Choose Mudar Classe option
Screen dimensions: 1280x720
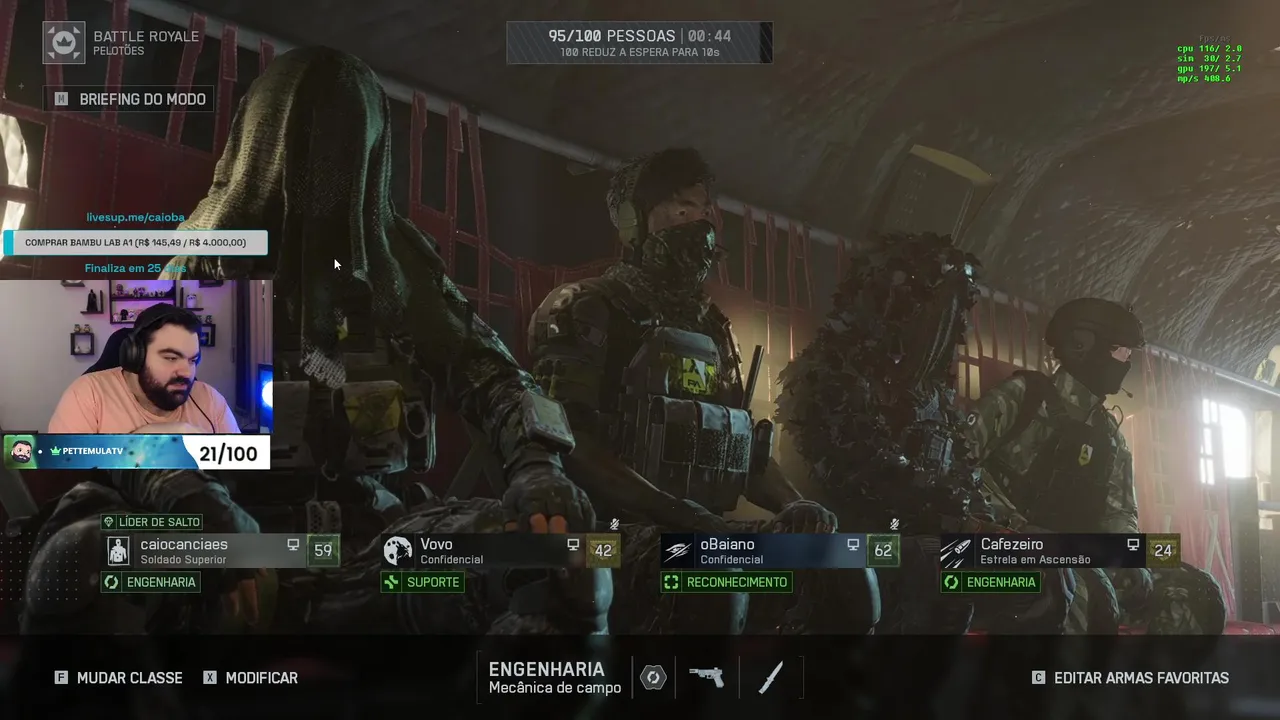point(119,678)
